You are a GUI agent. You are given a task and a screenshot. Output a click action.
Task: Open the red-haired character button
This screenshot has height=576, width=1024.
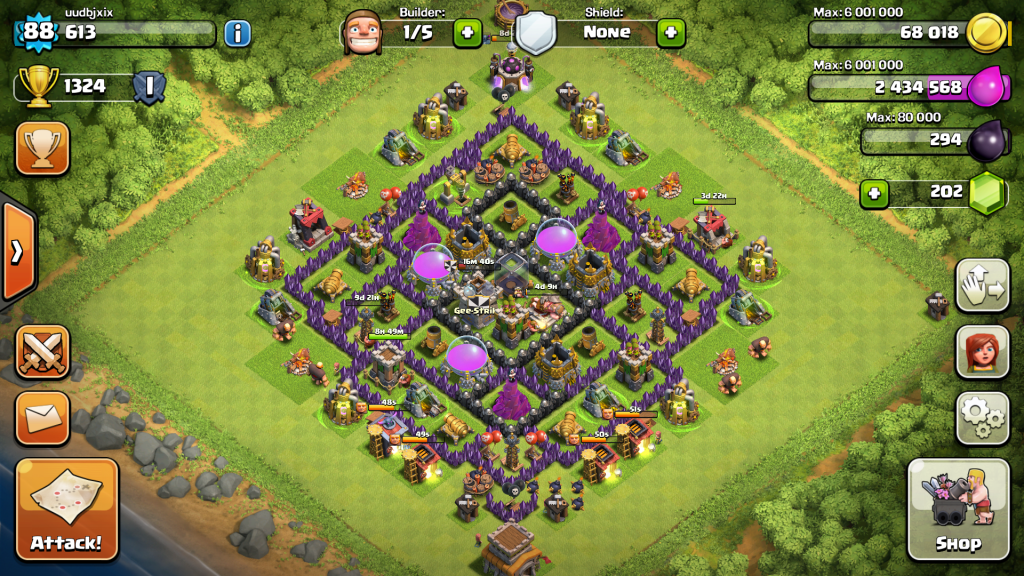tap(982, 352)
